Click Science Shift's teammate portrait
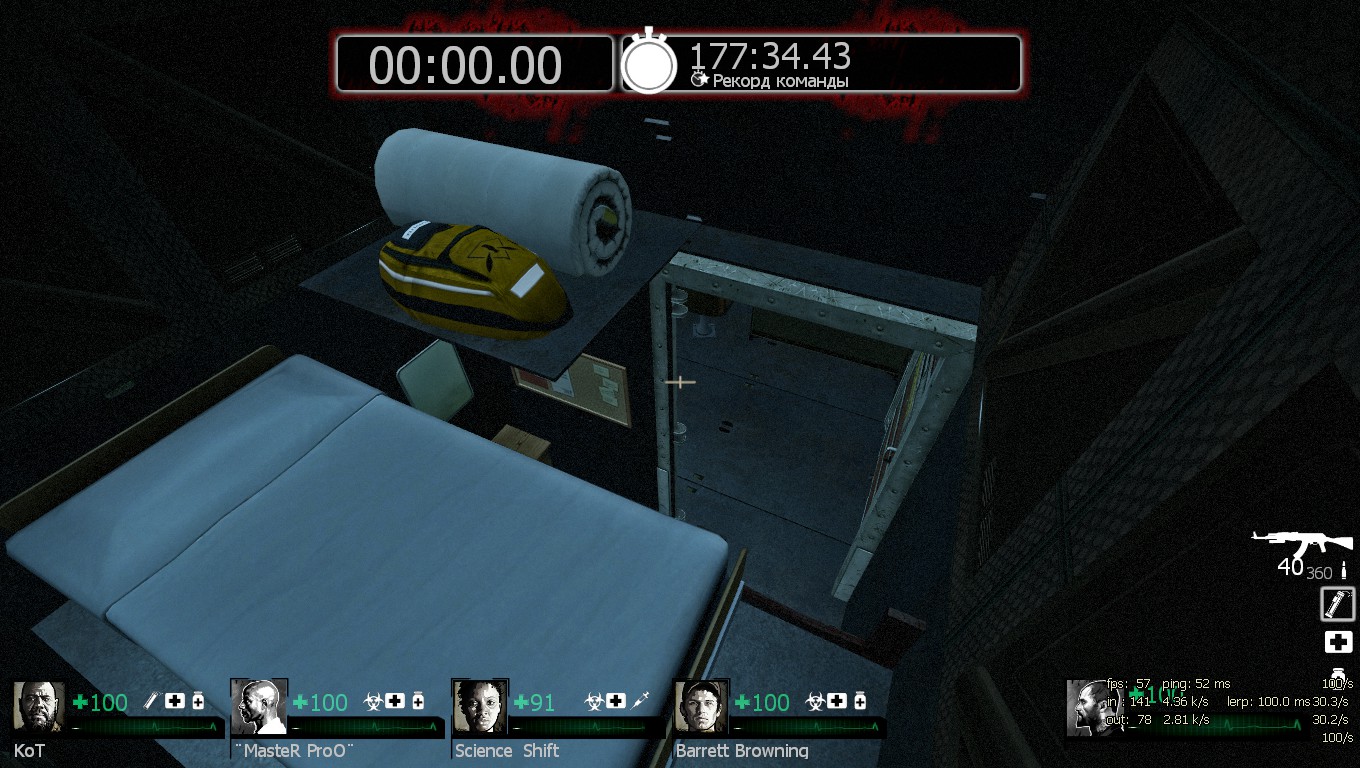The height and width of the screenshot is (768, 1360). [x=480, y=706]
